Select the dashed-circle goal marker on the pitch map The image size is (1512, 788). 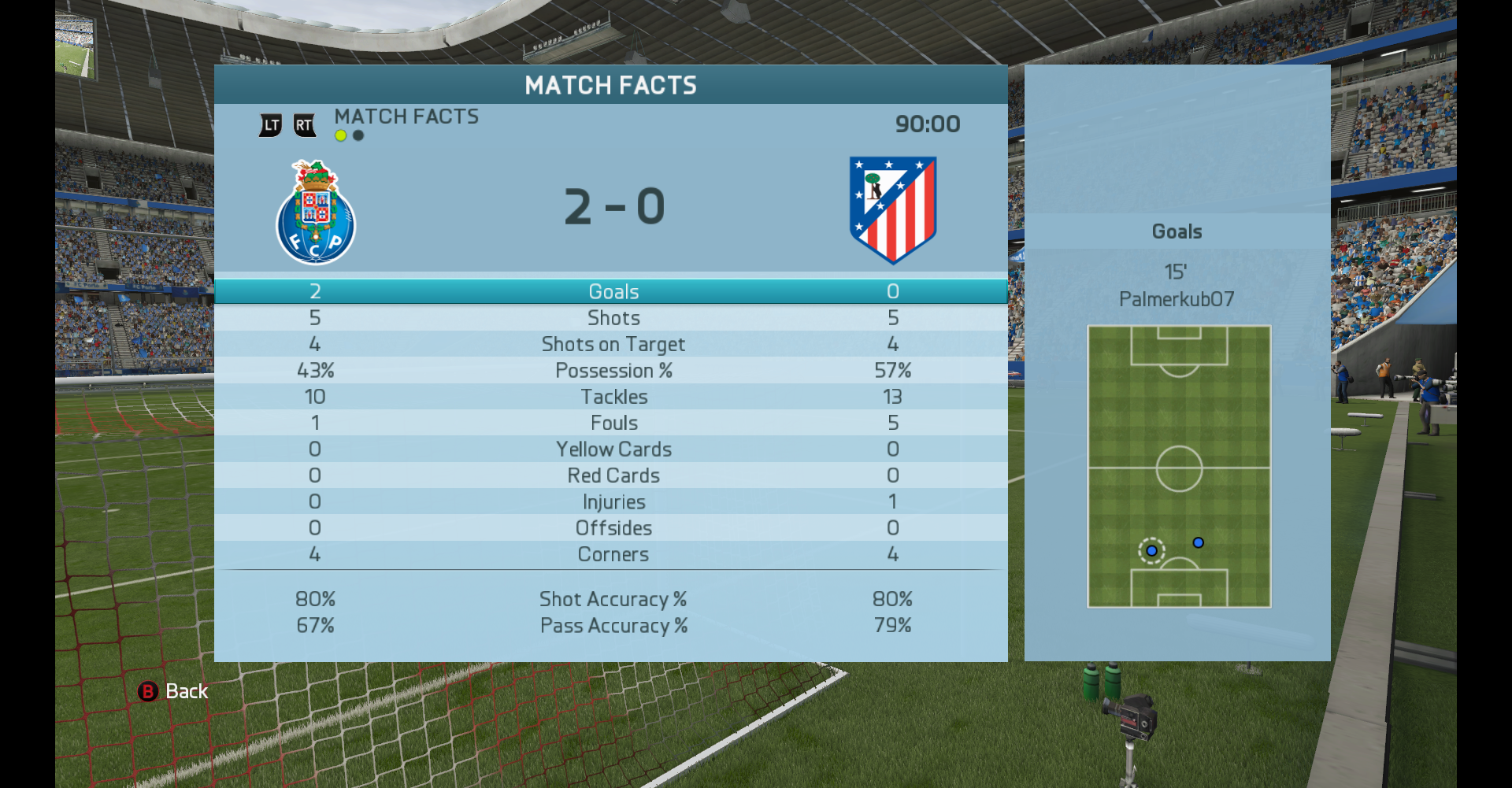click(x=1151, y=551)
